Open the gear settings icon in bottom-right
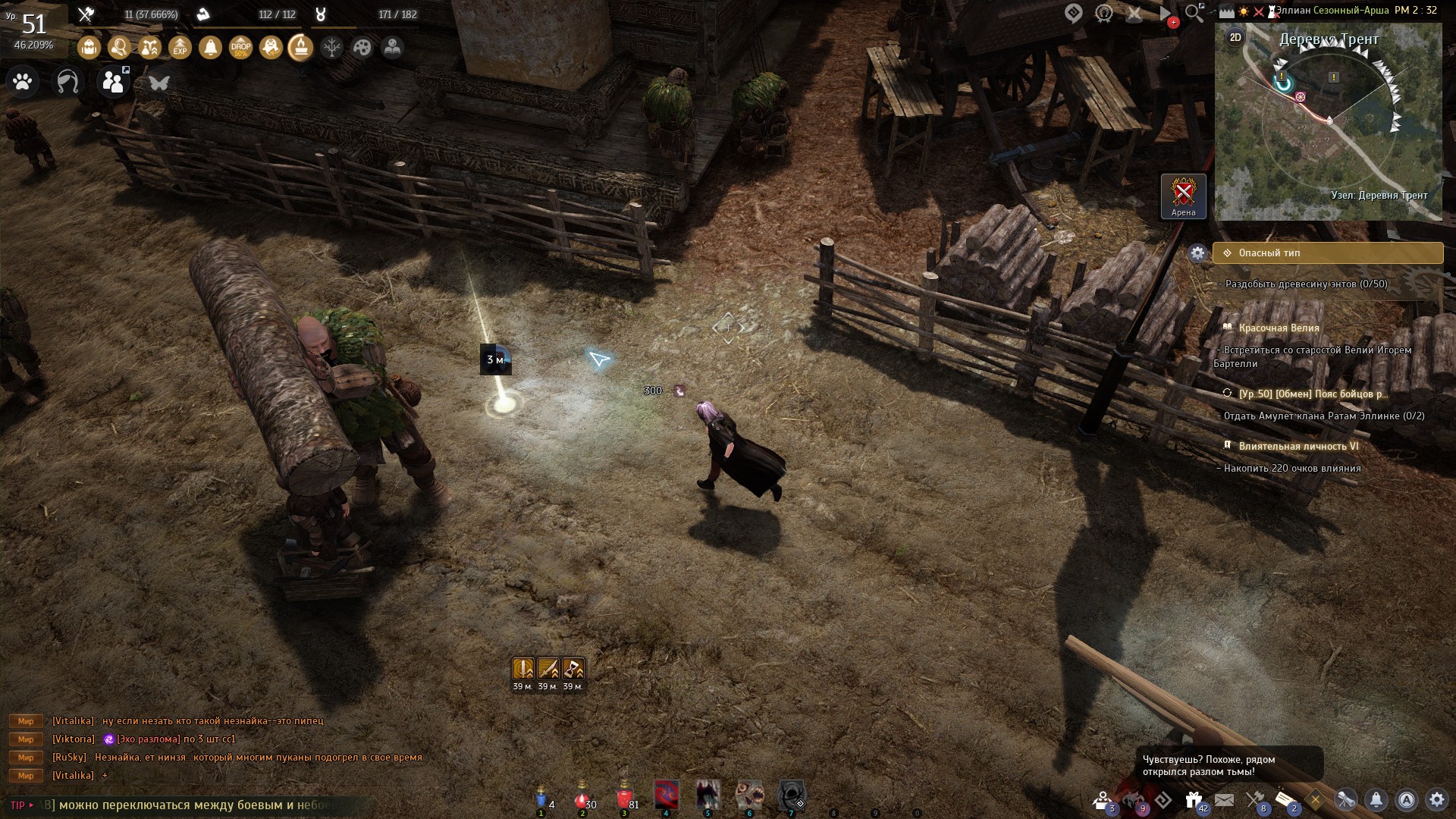 tap(1436, 799)
